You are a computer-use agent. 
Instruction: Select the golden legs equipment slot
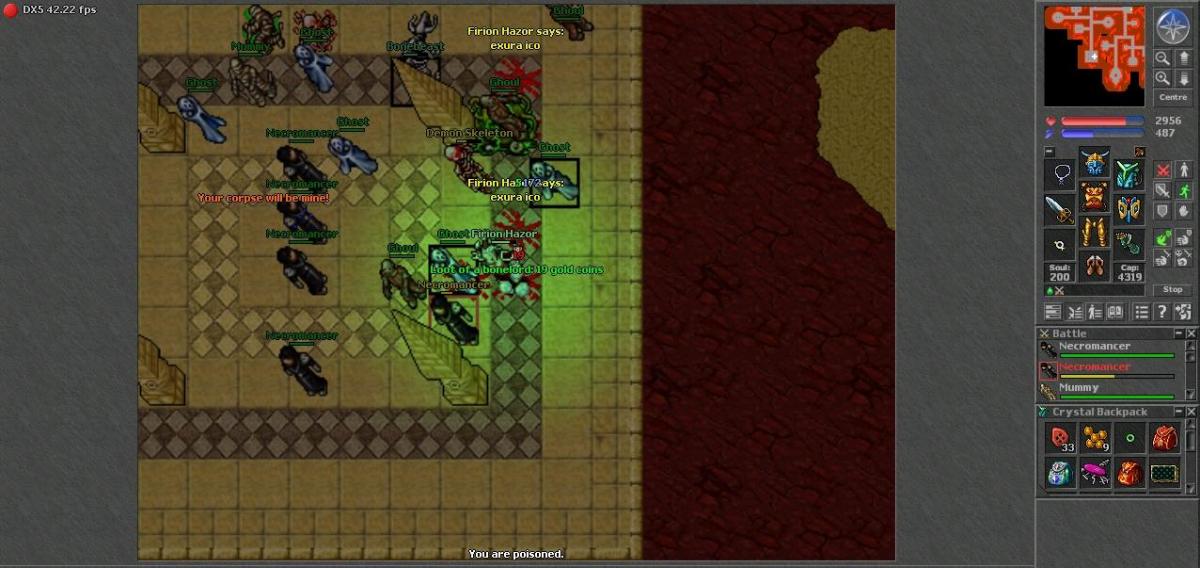(1094, 234)
